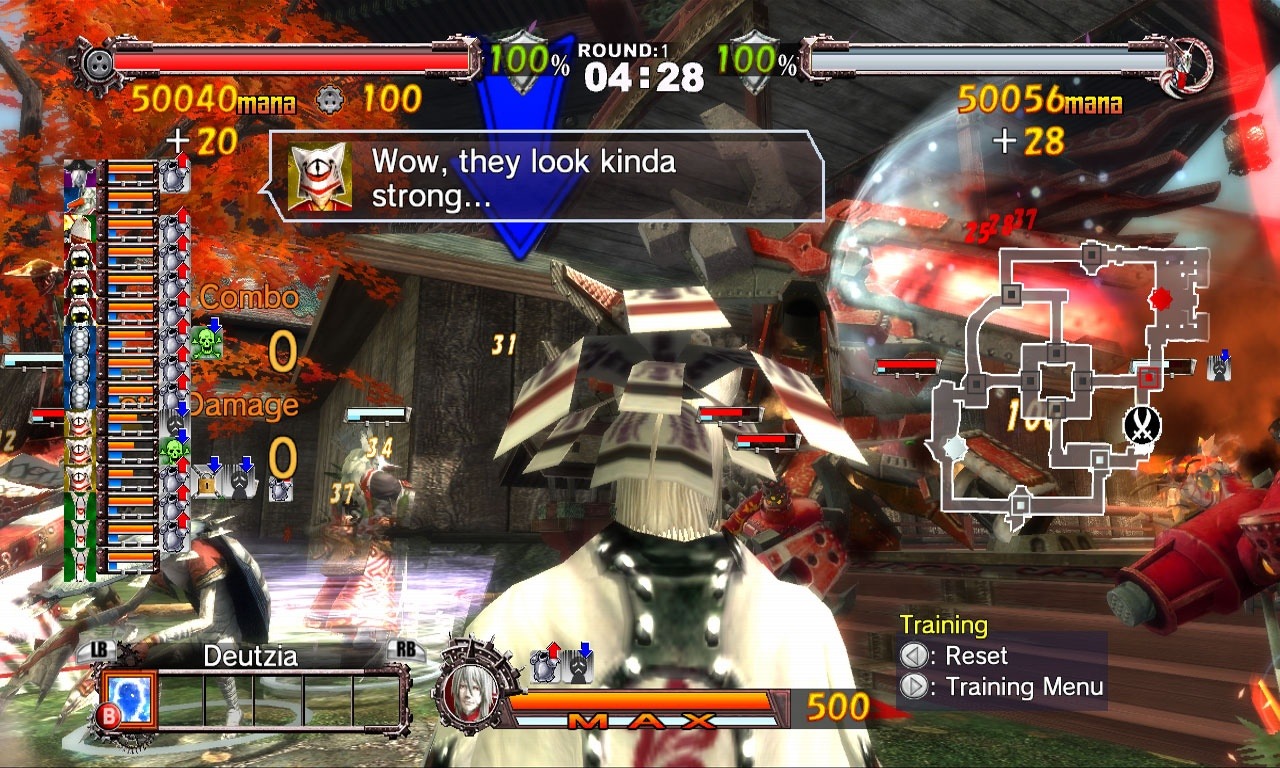Select the Deutzia skill icon
The height and width of the screenshot is (768, 1280).
[x=127, y=697]
